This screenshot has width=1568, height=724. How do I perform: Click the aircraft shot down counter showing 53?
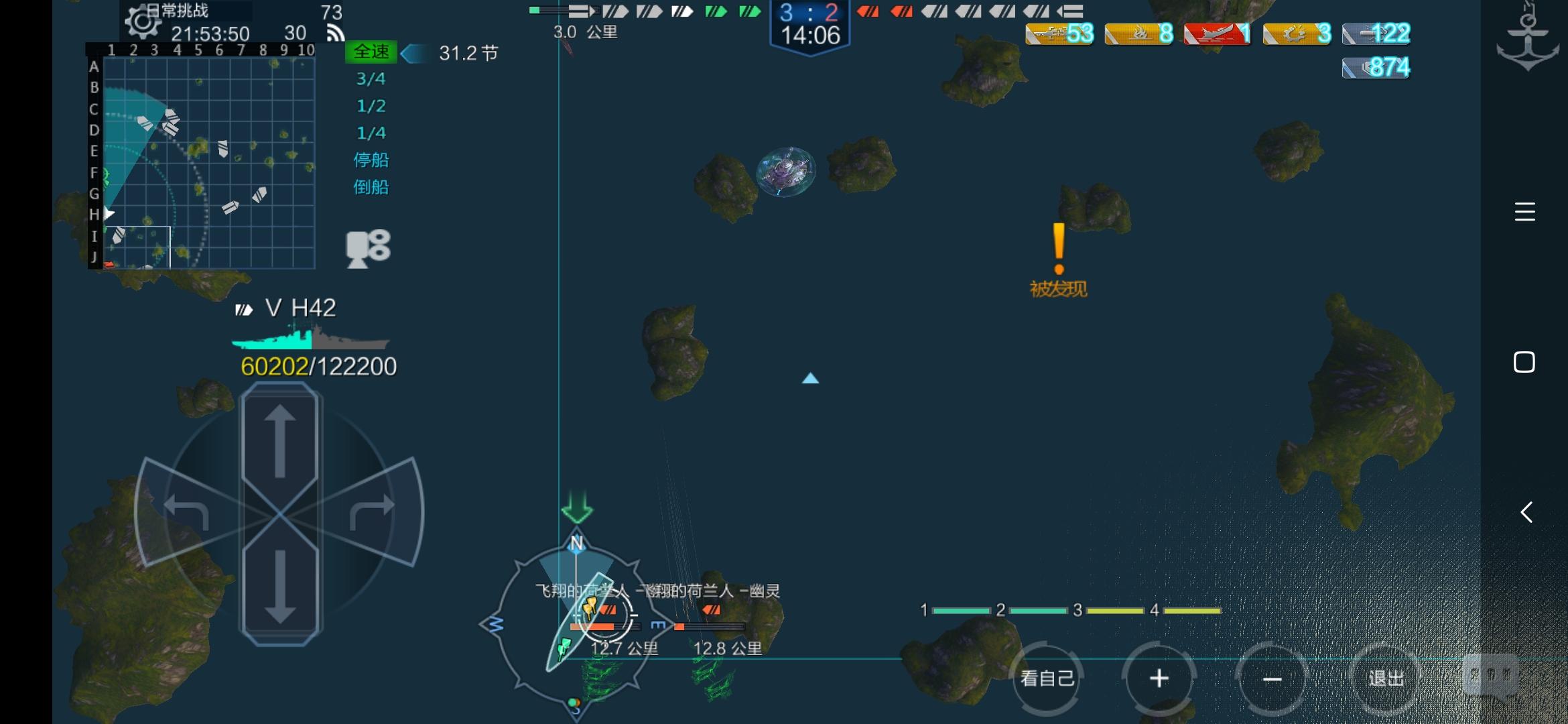[x=1059, y=34]
